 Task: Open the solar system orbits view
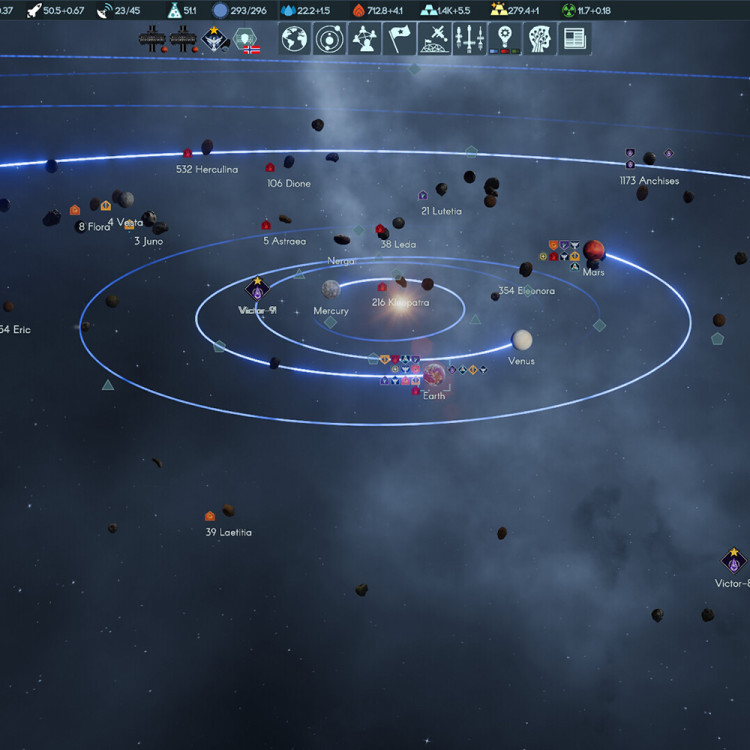(x=329, y=39)
